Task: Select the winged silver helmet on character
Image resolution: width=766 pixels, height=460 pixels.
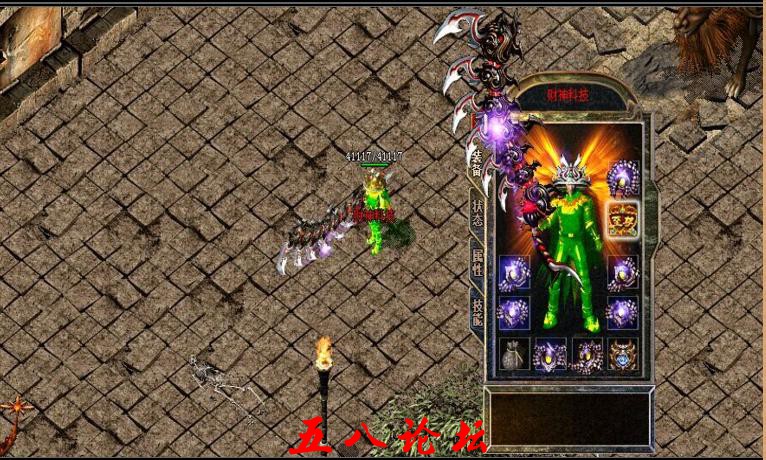Action: (x=569, y=170)
